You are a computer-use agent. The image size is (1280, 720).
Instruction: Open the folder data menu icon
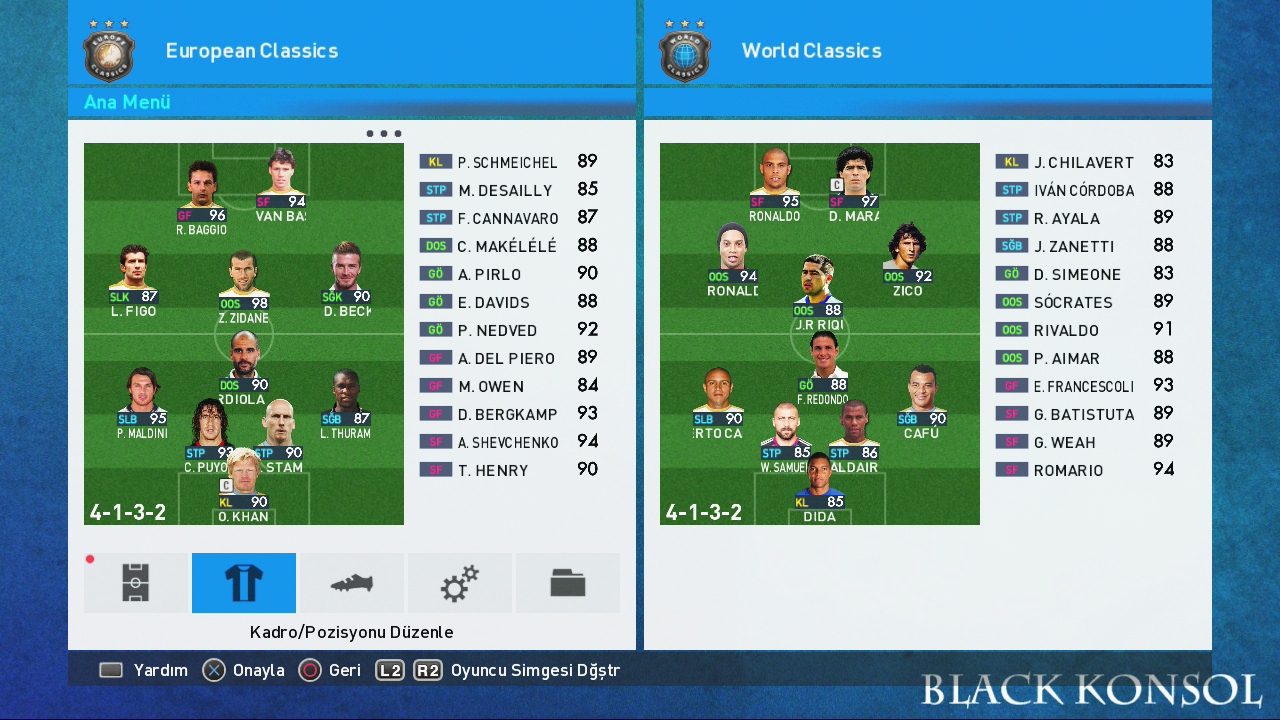(567, 583)
